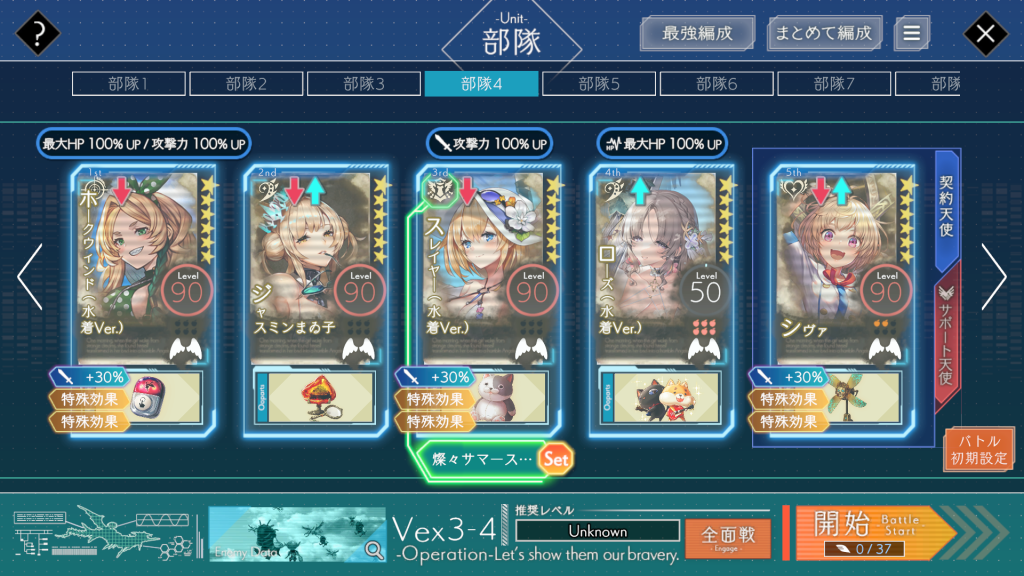This screenshot has width=1024, height=576.
Task: Click the 全面戦 Engage button
Action: pyautogui.click(x=727, y=537)
